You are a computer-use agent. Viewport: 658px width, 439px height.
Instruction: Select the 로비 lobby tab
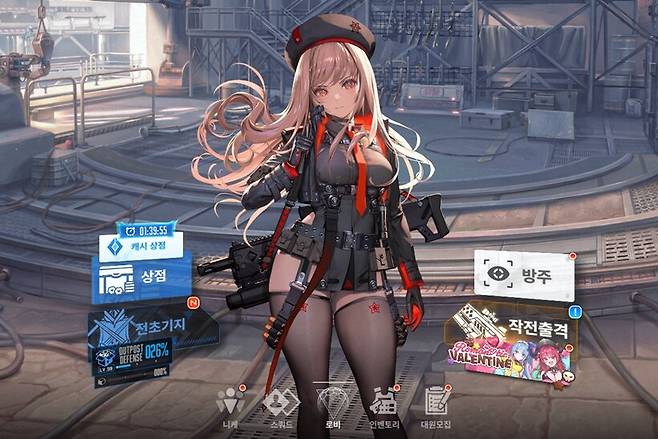[331, 404]
